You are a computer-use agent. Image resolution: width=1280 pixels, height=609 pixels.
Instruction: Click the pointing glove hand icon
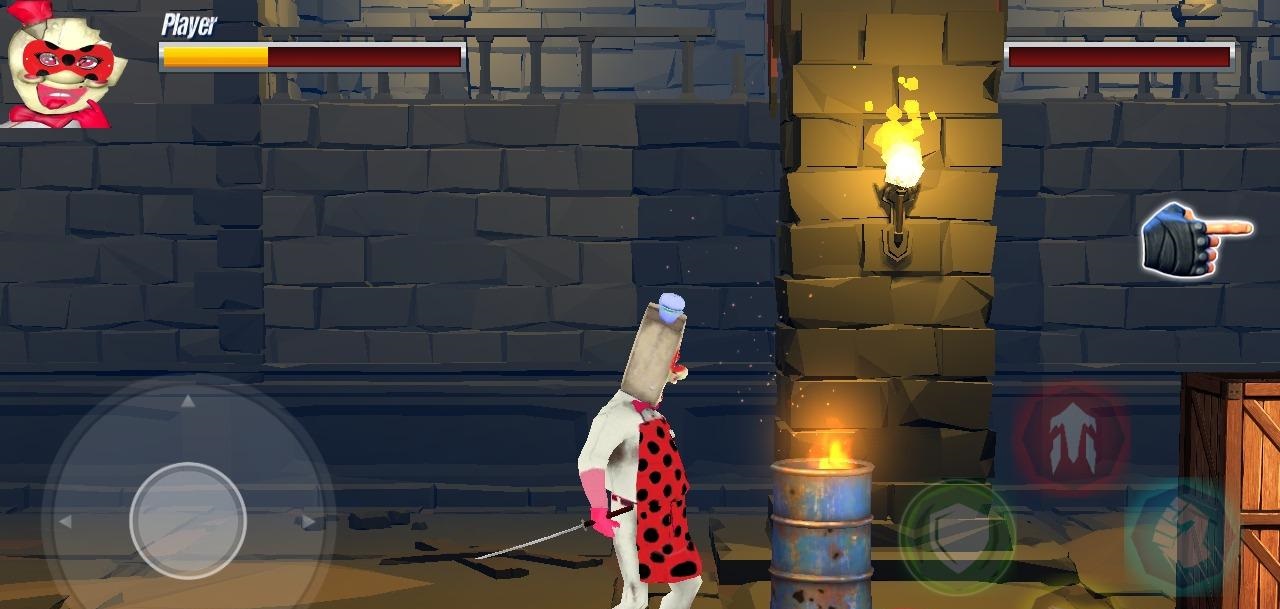pos(1193,238)
